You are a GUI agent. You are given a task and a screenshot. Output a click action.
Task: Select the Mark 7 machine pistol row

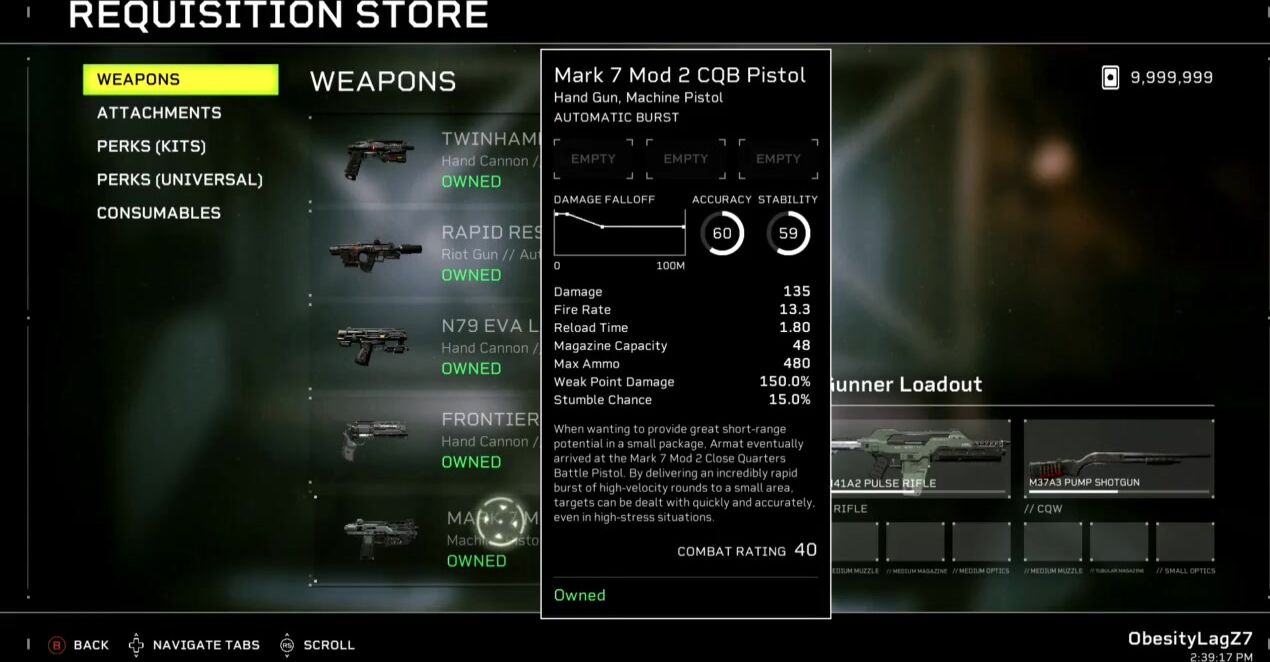click(x=430, y=538)
